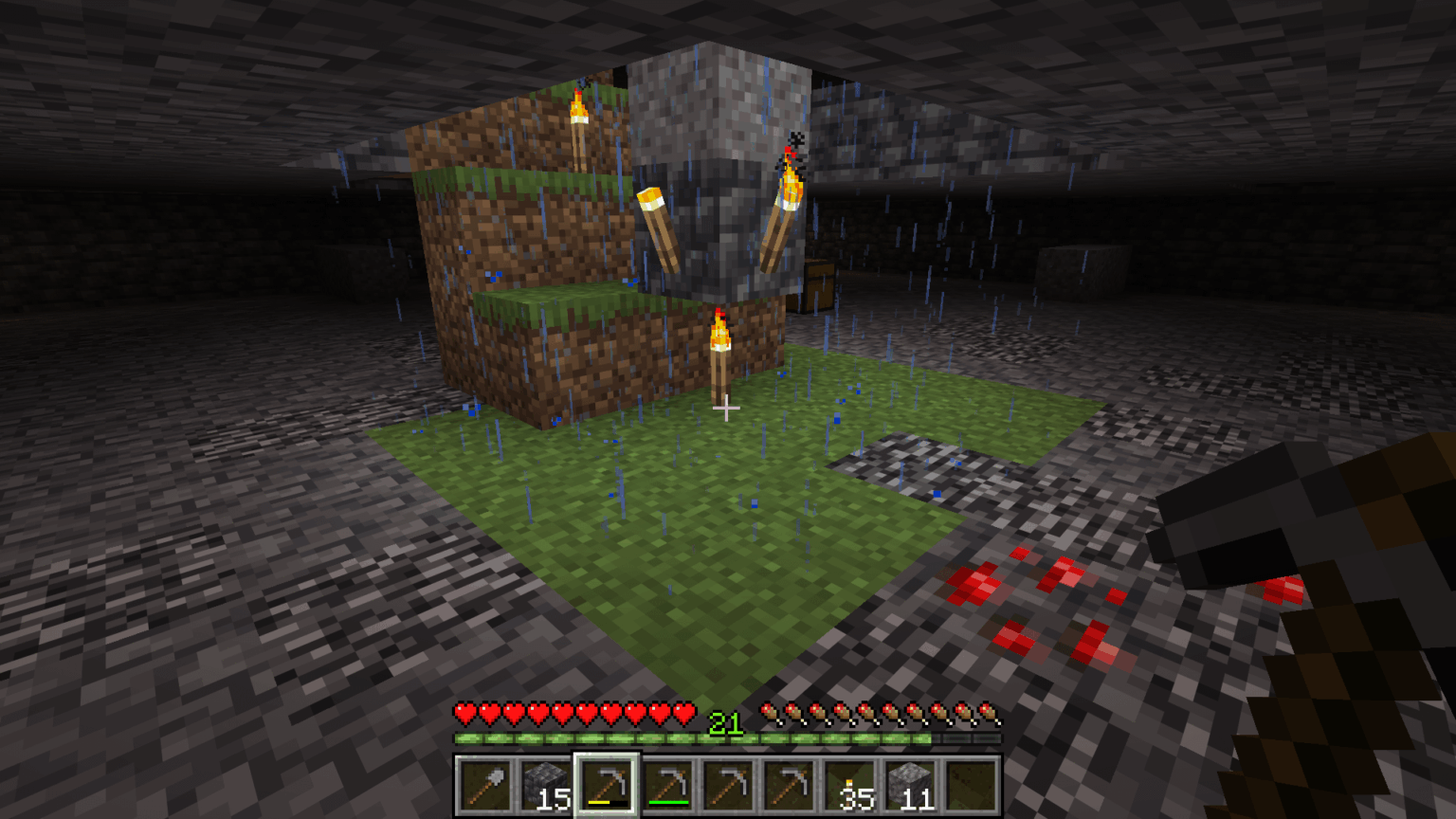
Task: Select the torch stack of 35
Action: [850, 786]
